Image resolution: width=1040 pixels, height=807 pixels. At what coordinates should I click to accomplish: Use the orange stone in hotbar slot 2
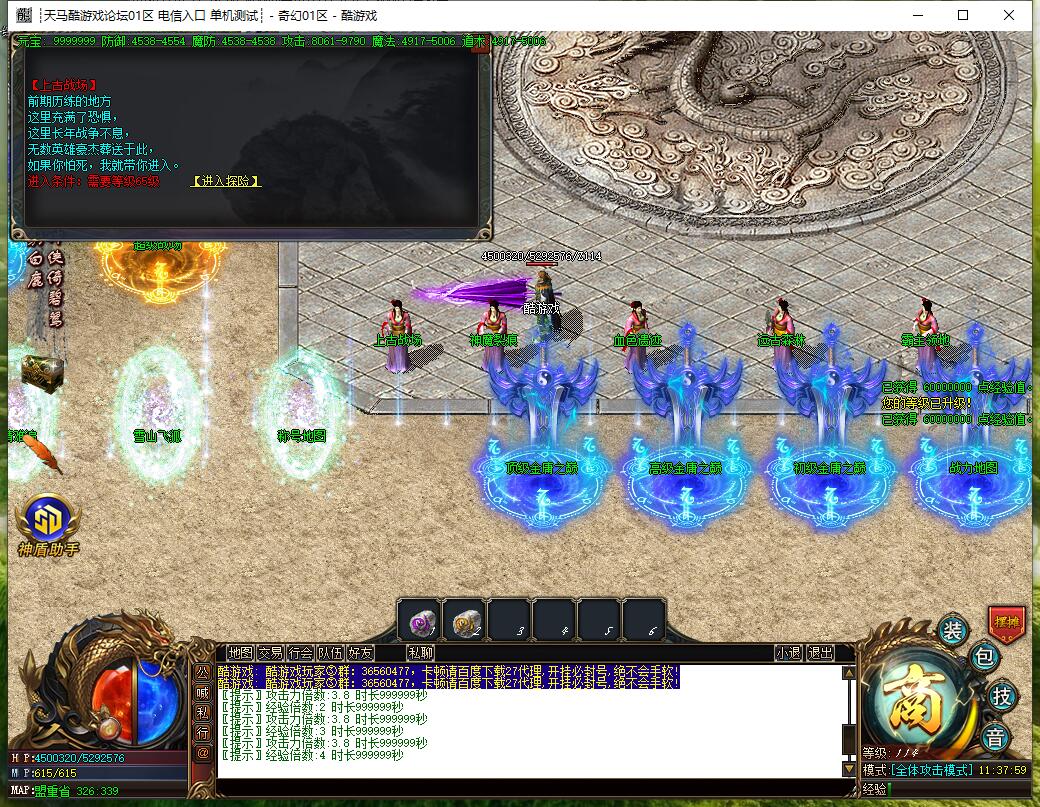464,622
